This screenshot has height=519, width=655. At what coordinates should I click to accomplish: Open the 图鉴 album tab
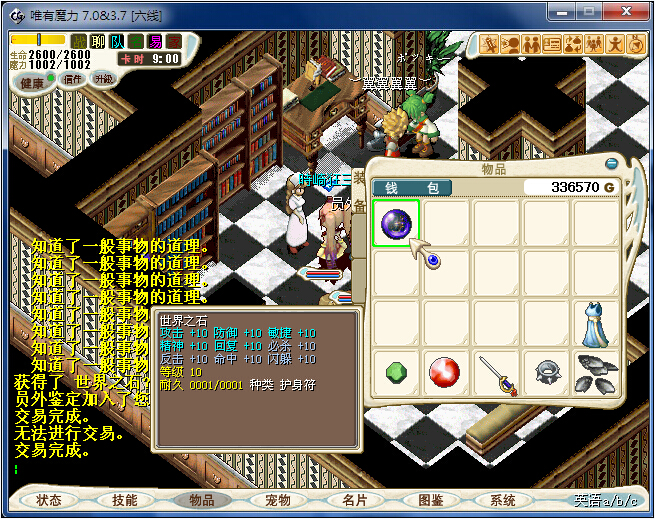pyautogui.click(x=430, y=500)
